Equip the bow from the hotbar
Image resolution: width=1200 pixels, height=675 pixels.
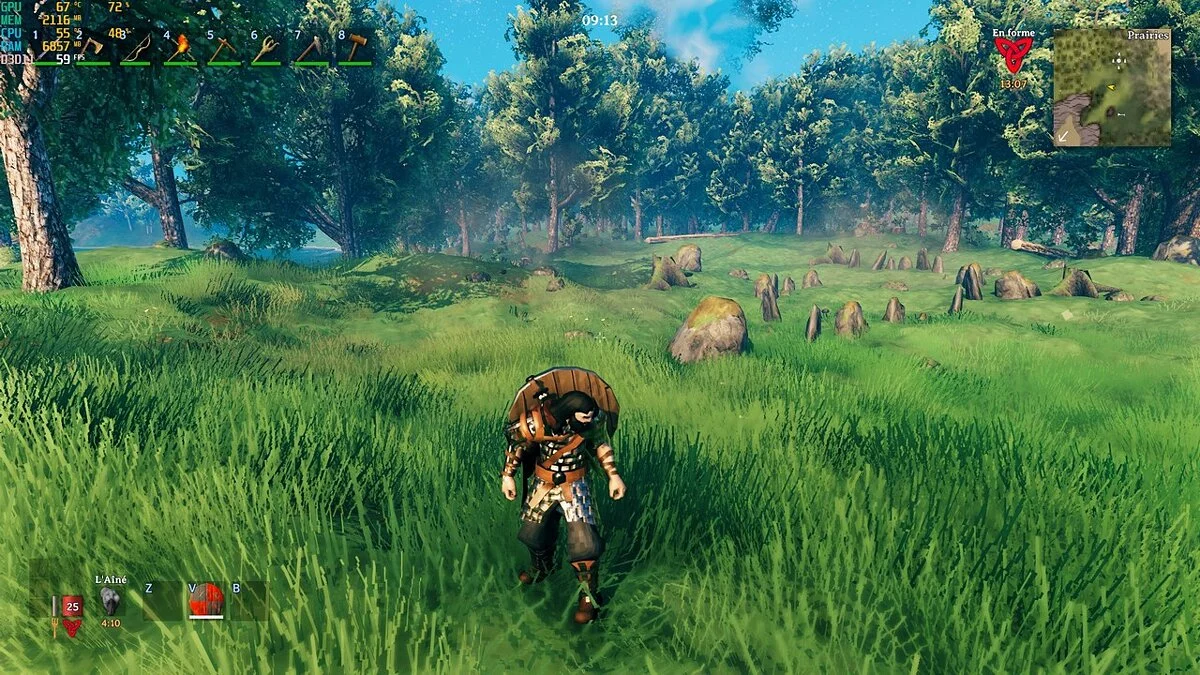(x=136, y=47)
